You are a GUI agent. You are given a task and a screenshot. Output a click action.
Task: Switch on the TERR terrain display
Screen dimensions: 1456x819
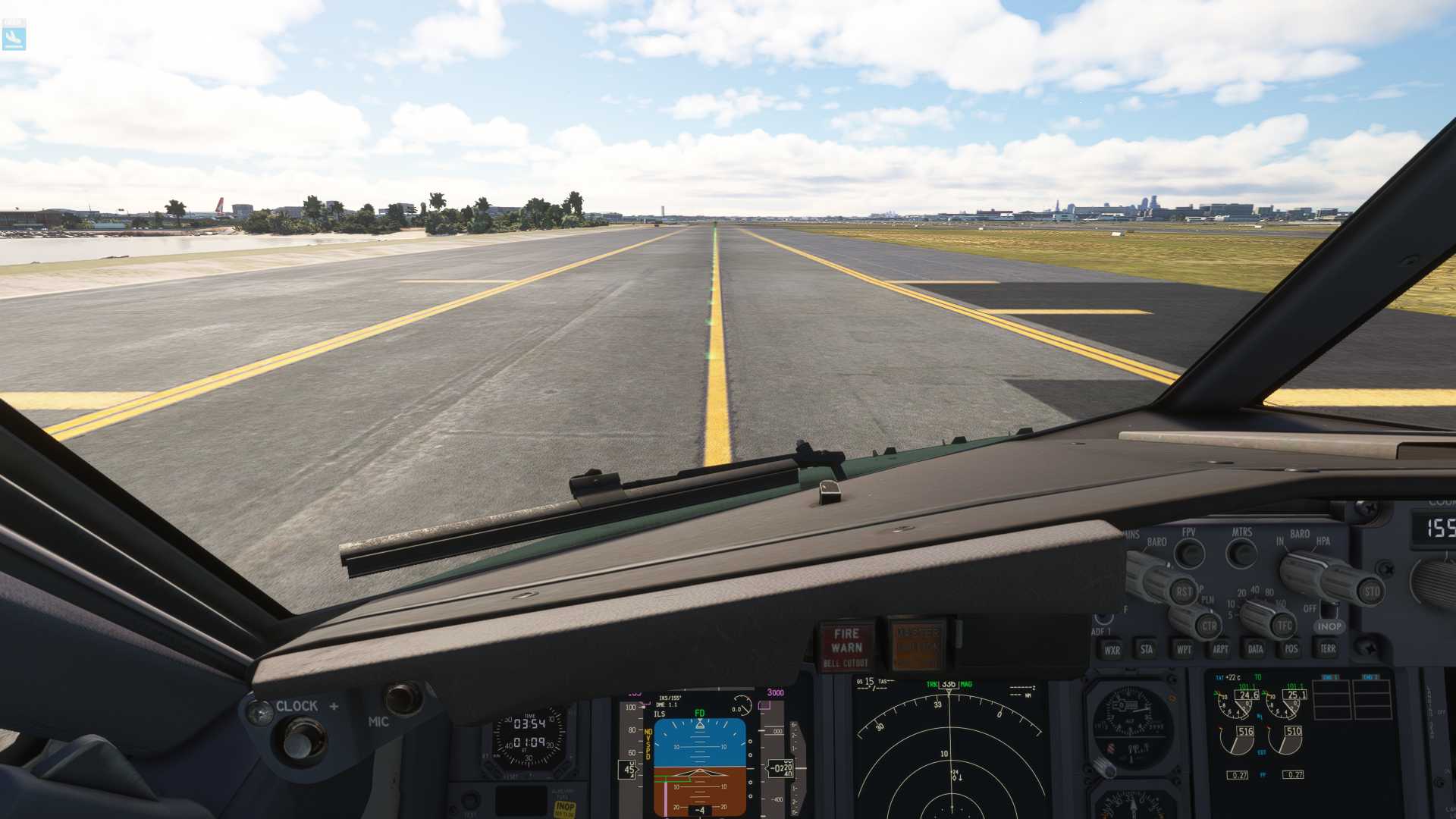coord(1328,648)
